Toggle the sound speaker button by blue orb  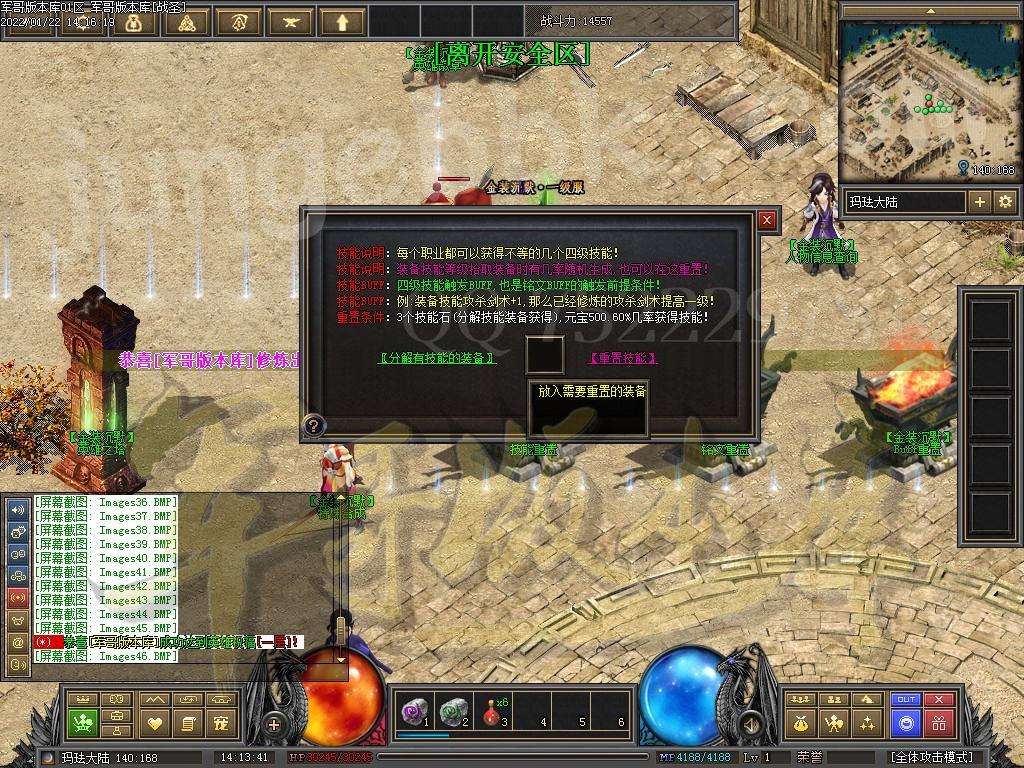click(748, 724)
